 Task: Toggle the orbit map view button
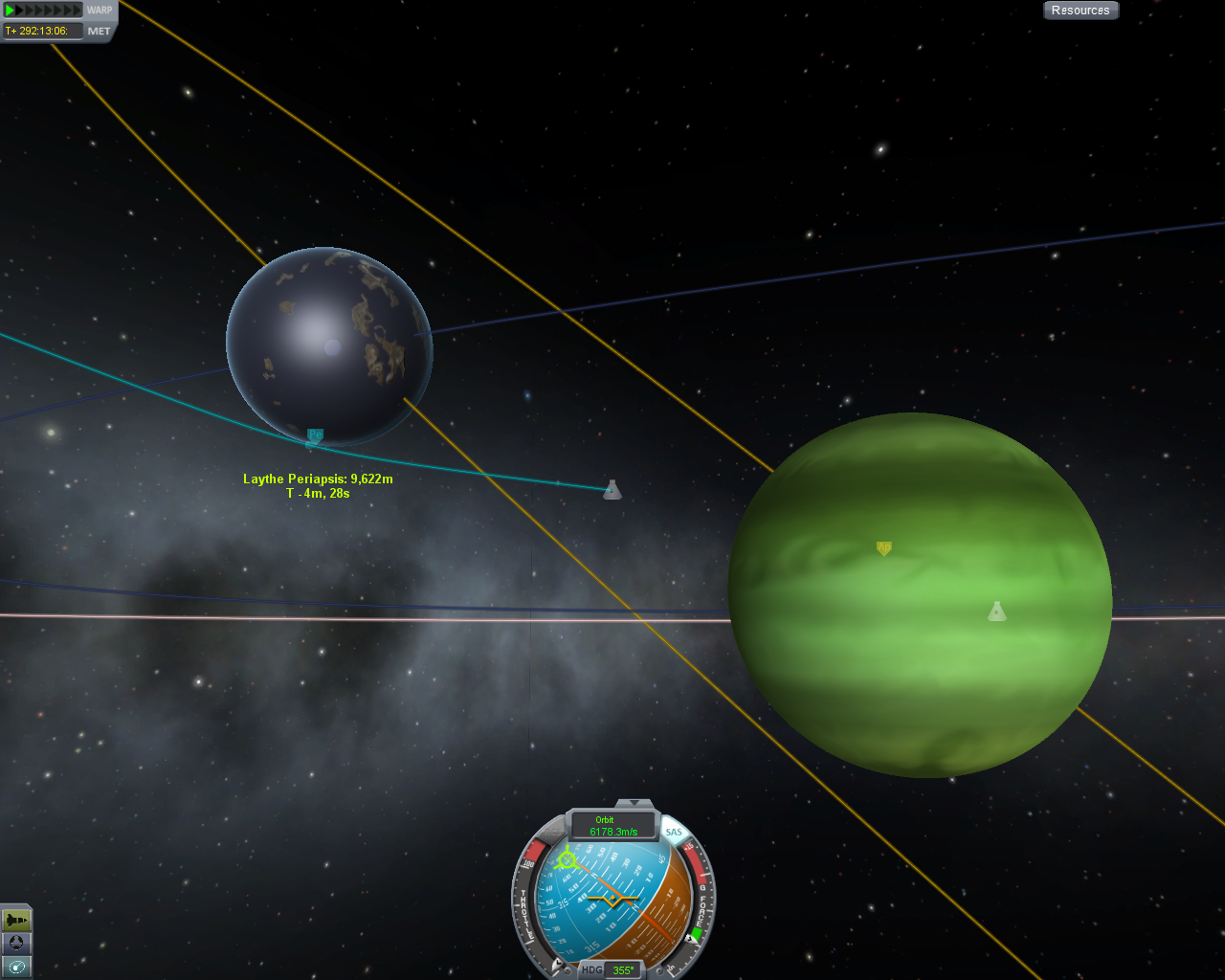(x=16, y=968)
